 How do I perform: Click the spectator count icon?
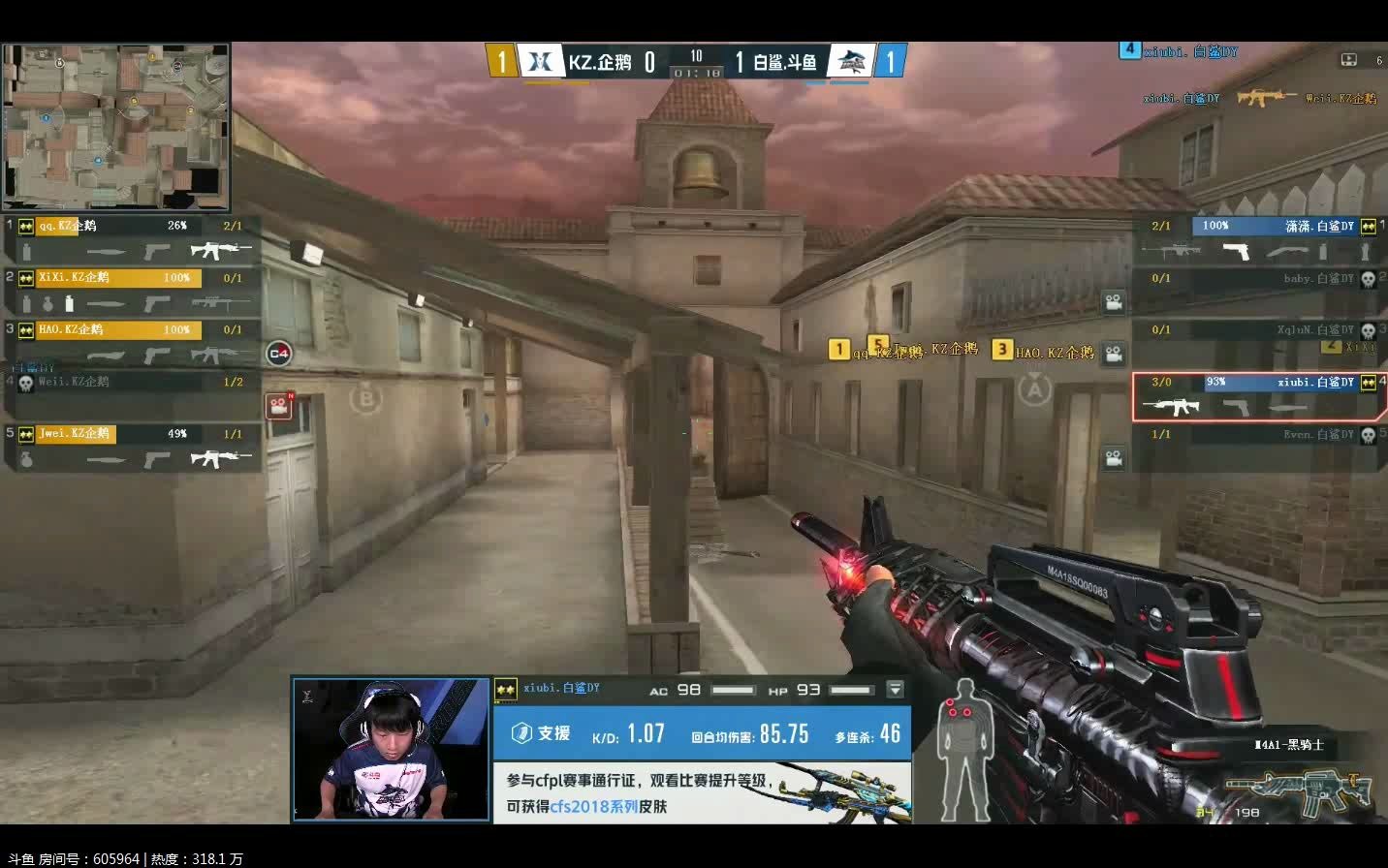click(1348, 60)
